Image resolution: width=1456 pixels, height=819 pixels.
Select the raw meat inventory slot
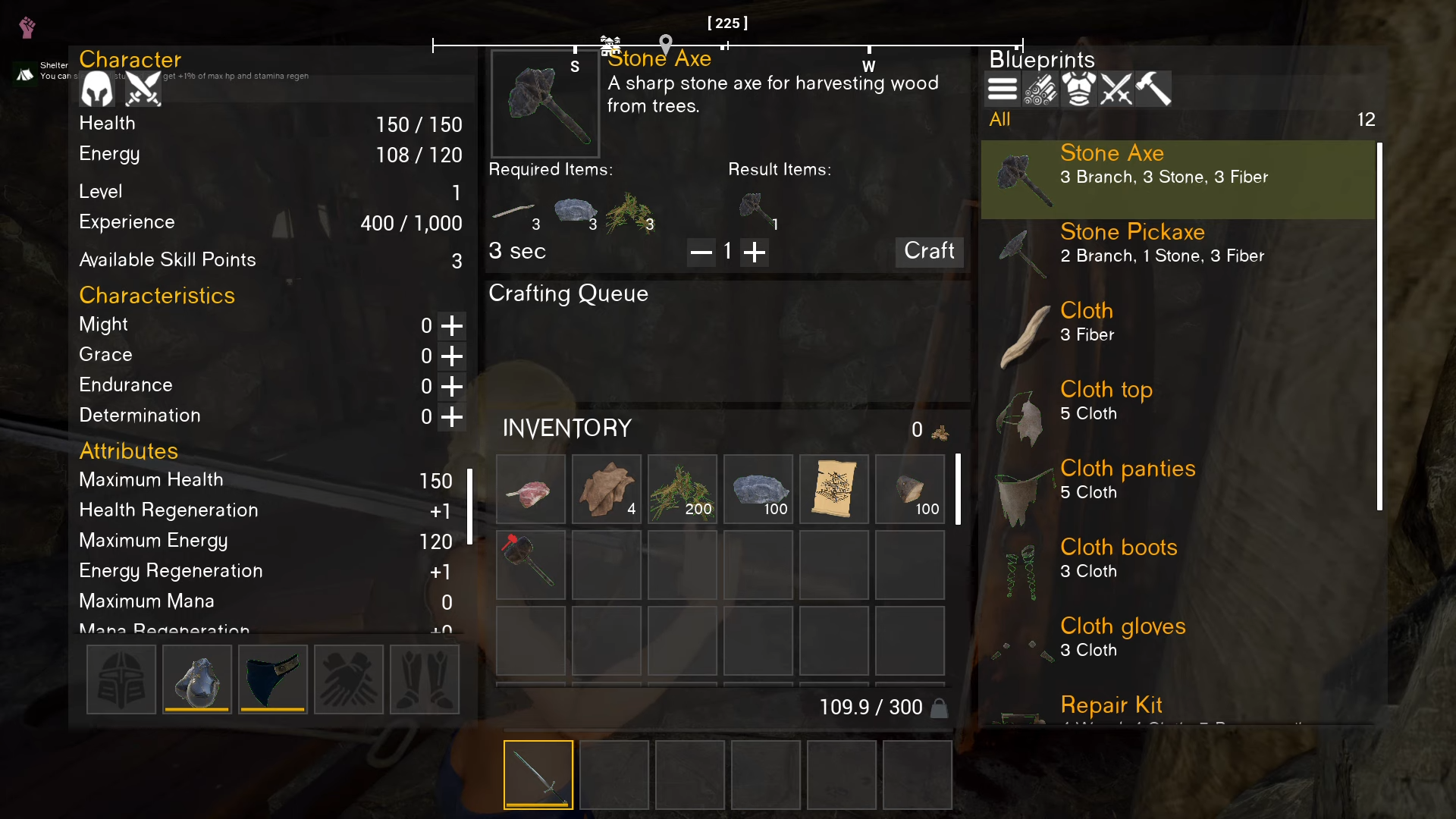[531, 489]
